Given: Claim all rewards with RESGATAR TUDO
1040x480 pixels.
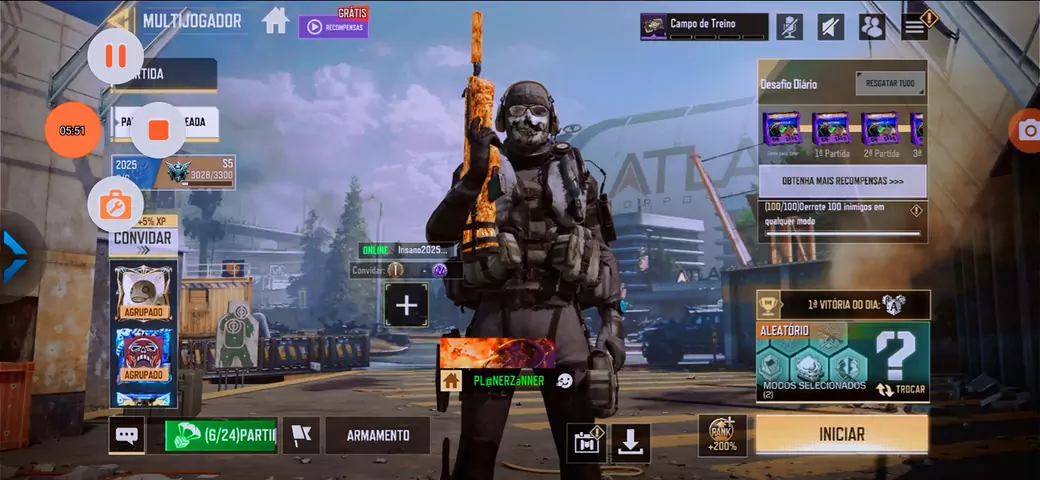Looking at the screenshot, I should pyautogui.click(x=890, y=84).
